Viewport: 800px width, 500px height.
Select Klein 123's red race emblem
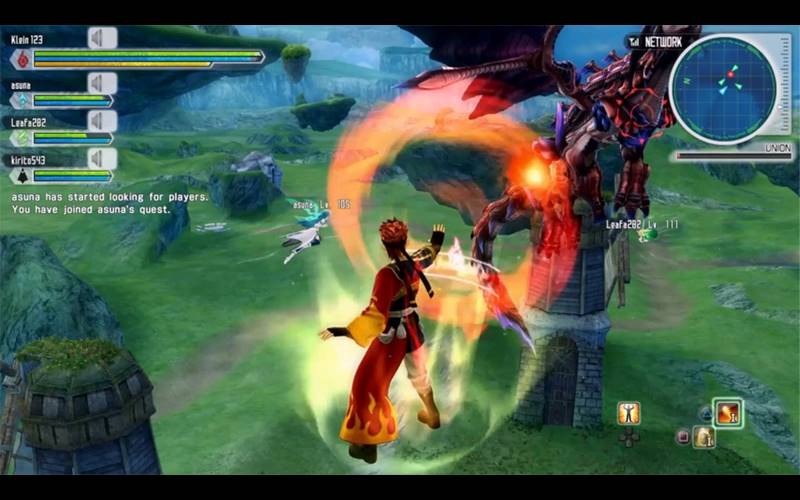(x=19, y=60)
